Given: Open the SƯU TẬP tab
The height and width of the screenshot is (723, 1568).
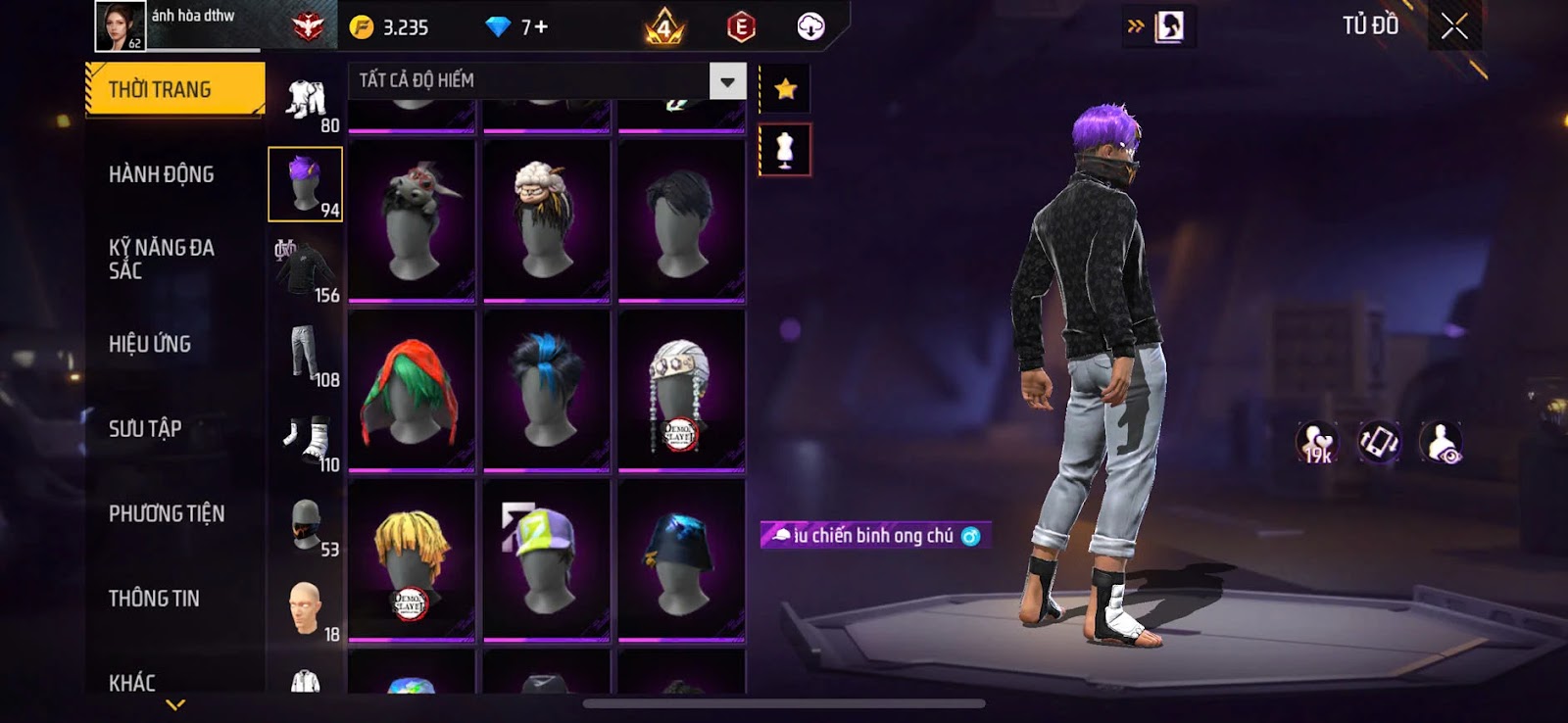Looking at the screenshot, I should click(145, 428).
